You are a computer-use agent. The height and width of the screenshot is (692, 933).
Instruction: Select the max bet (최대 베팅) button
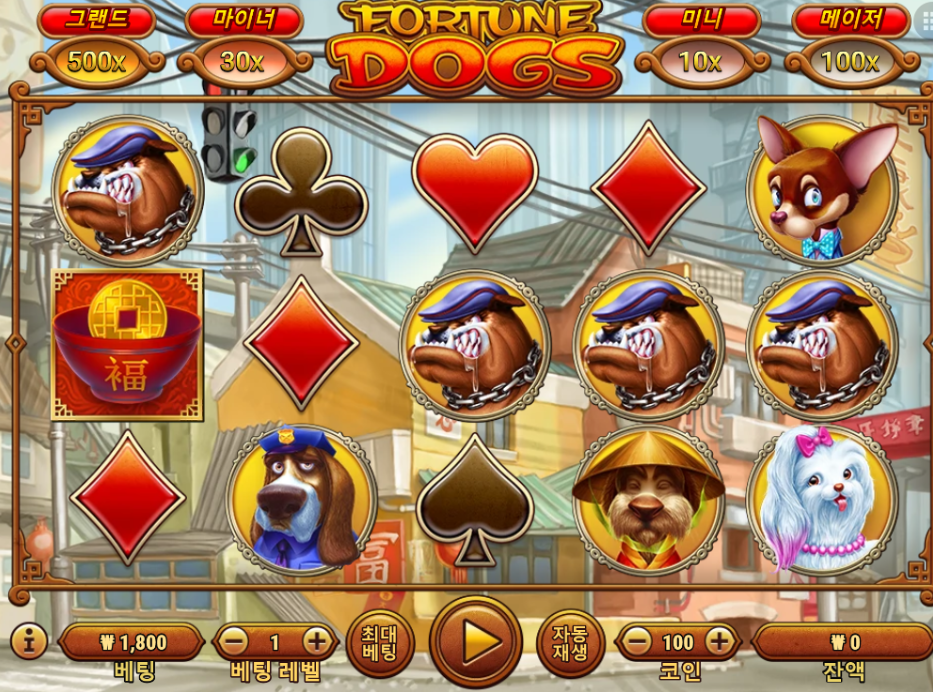(380, 642)
